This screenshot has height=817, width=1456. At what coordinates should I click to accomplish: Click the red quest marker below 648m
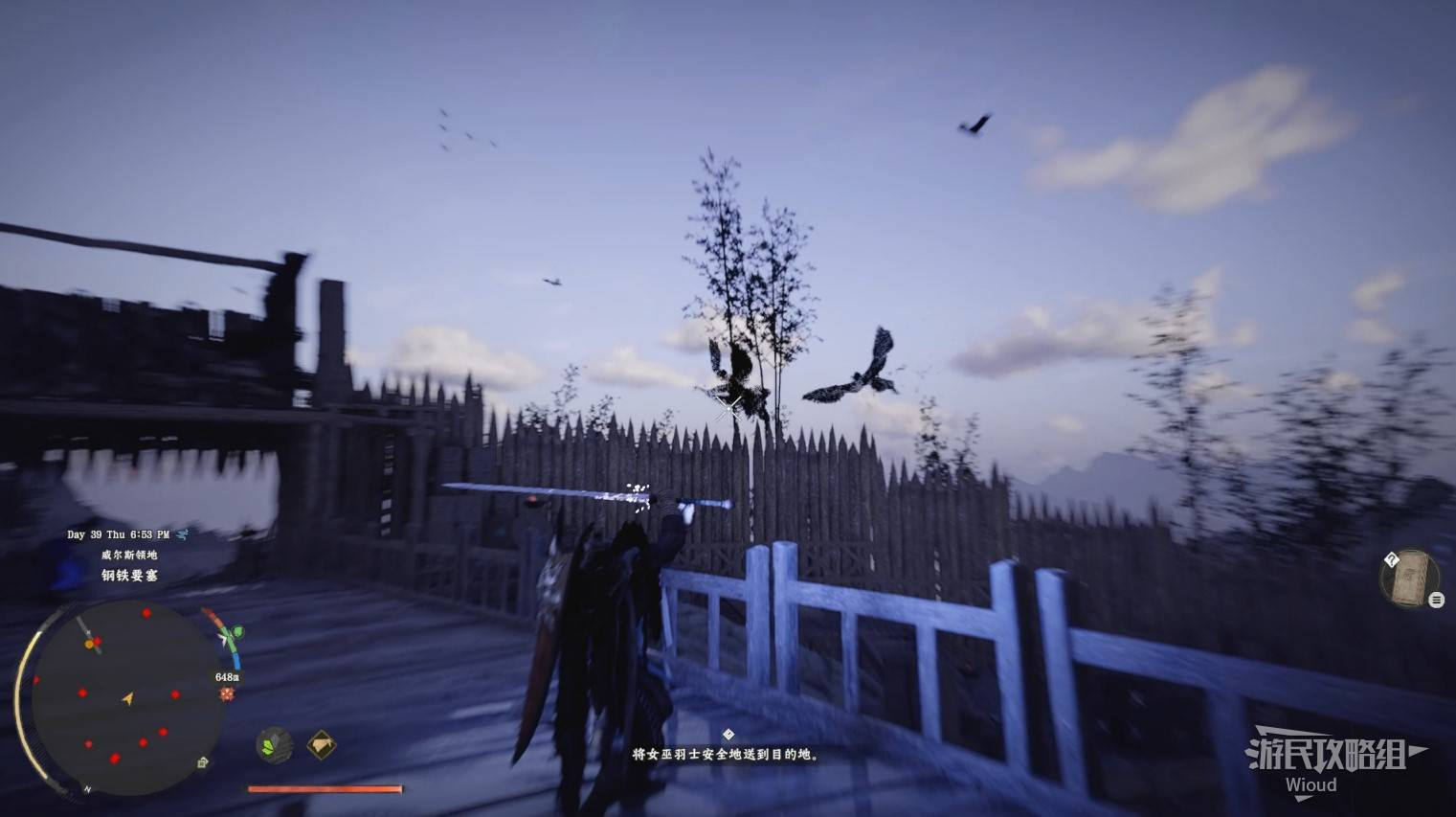227,693
